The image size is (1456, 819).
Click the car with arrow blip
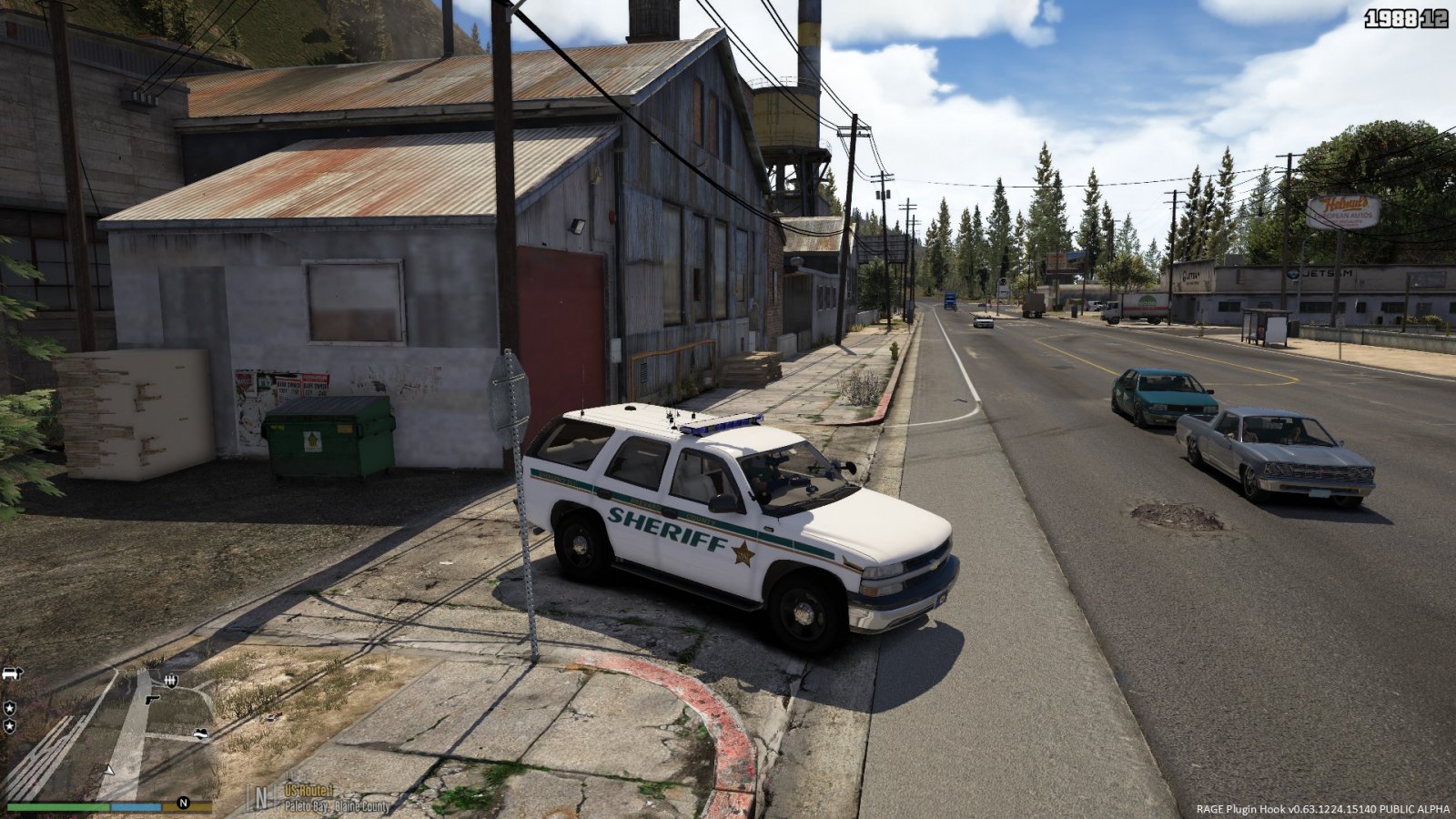[x=12, y=673]
